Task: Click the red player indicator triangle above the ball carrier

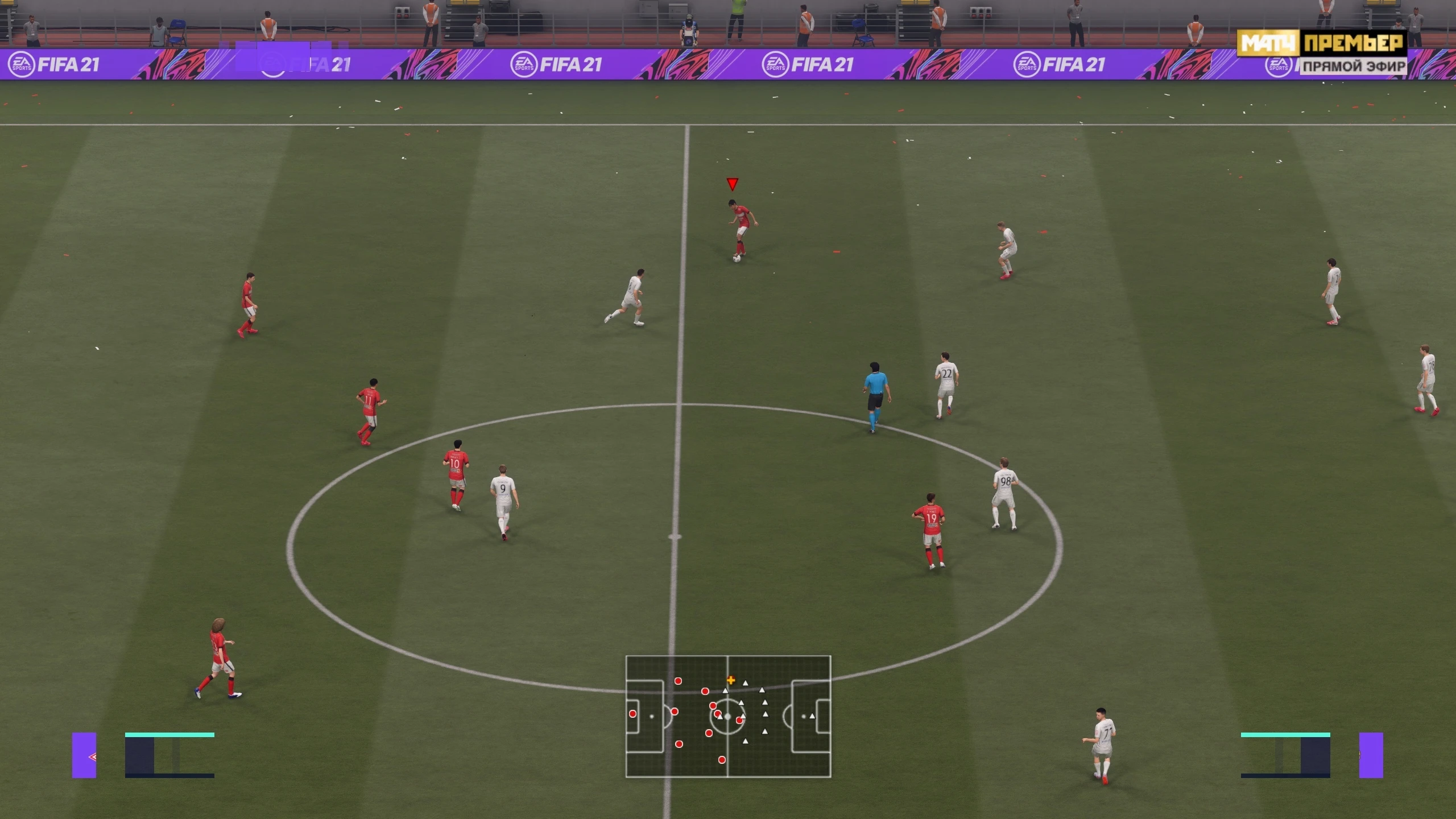Action: (733, 183)
